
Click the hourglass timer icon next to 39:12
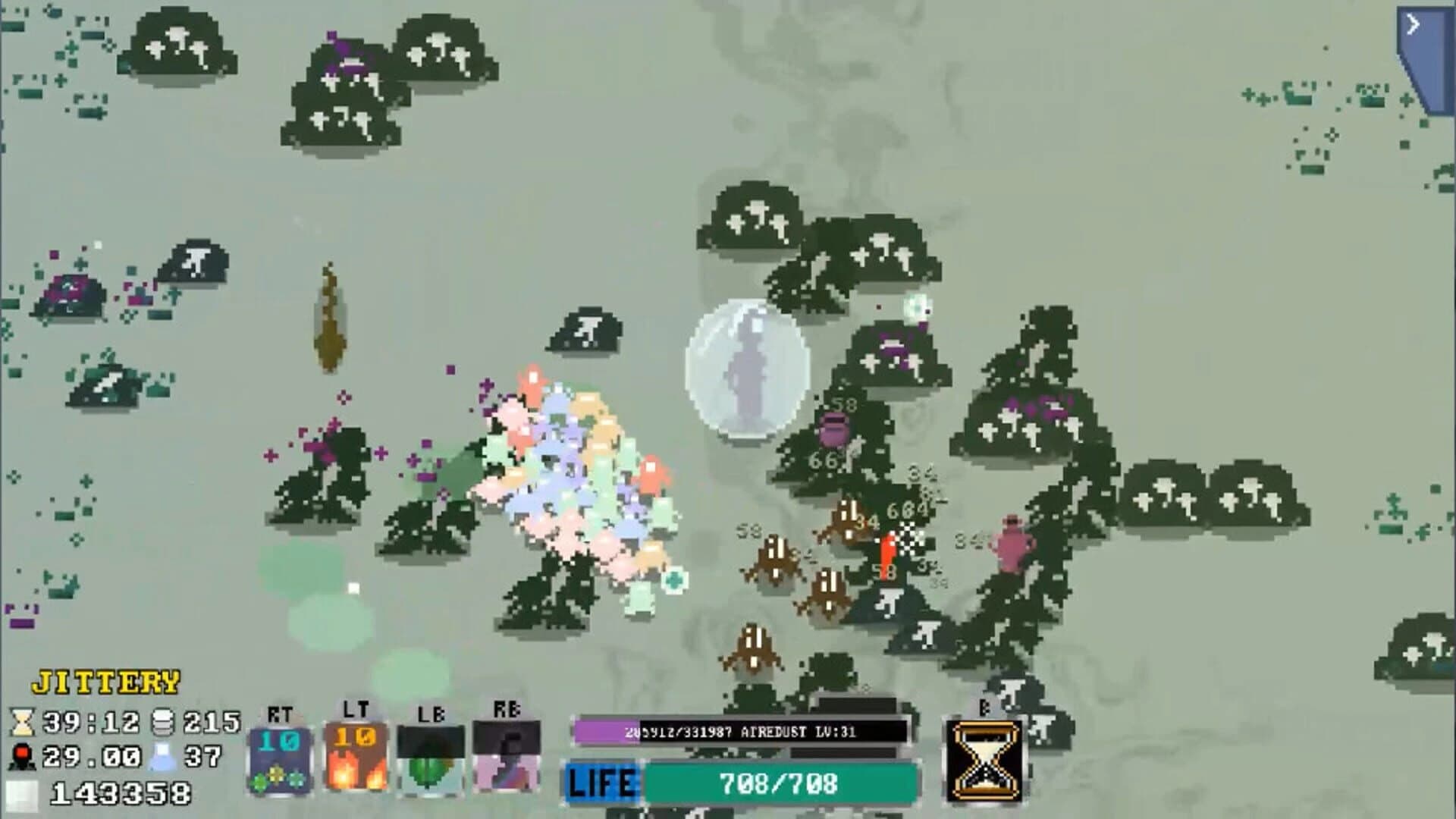(23, 724)
